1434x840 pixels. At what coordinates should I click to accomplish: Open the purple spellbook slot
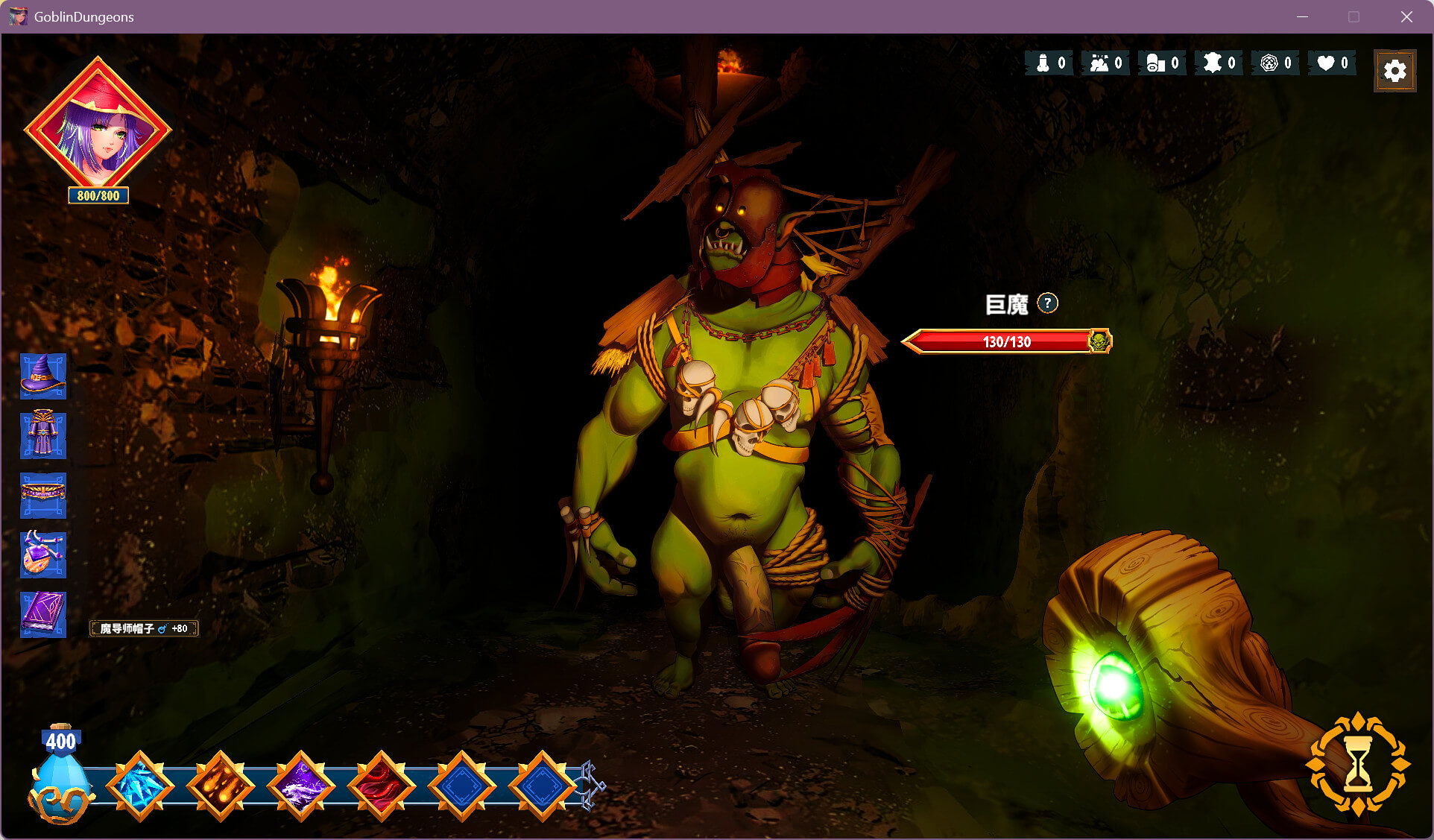pyautogui.click(x=43, y=614)
